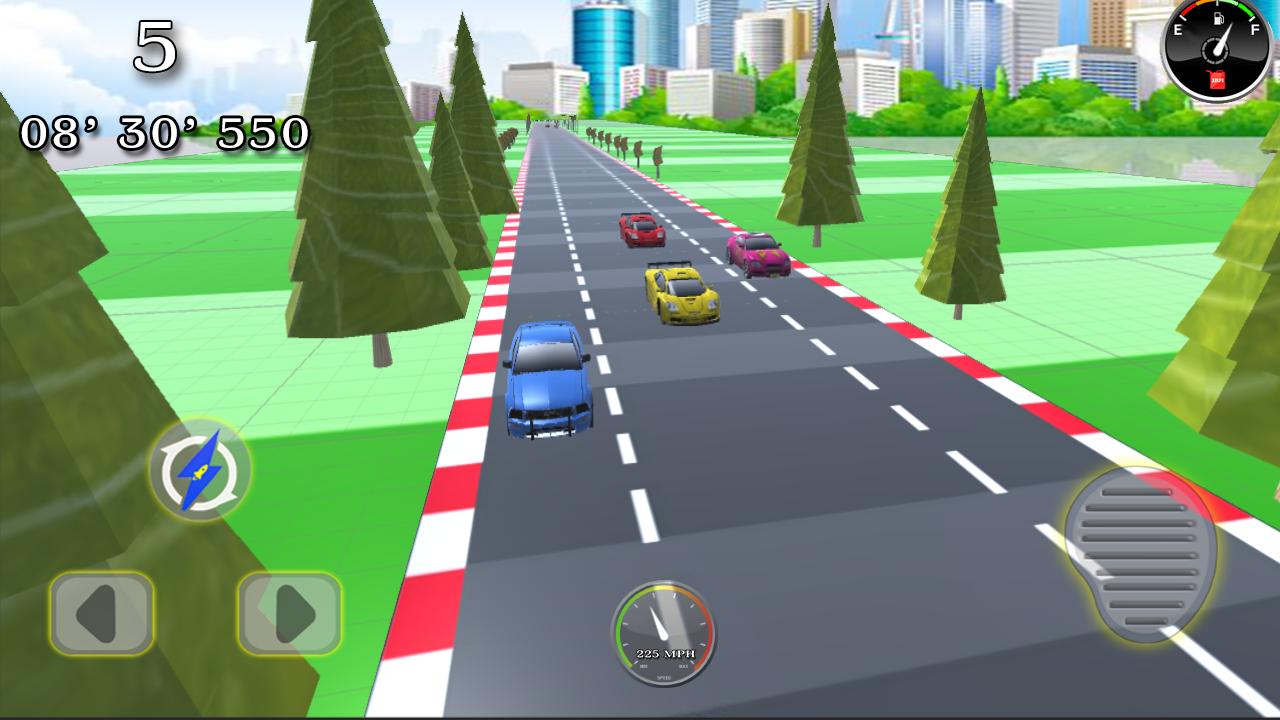This screenshot has height=720, width=1280.
Task: Tap the fuel gauge in the top right corner
Action: coord(1216,52)
